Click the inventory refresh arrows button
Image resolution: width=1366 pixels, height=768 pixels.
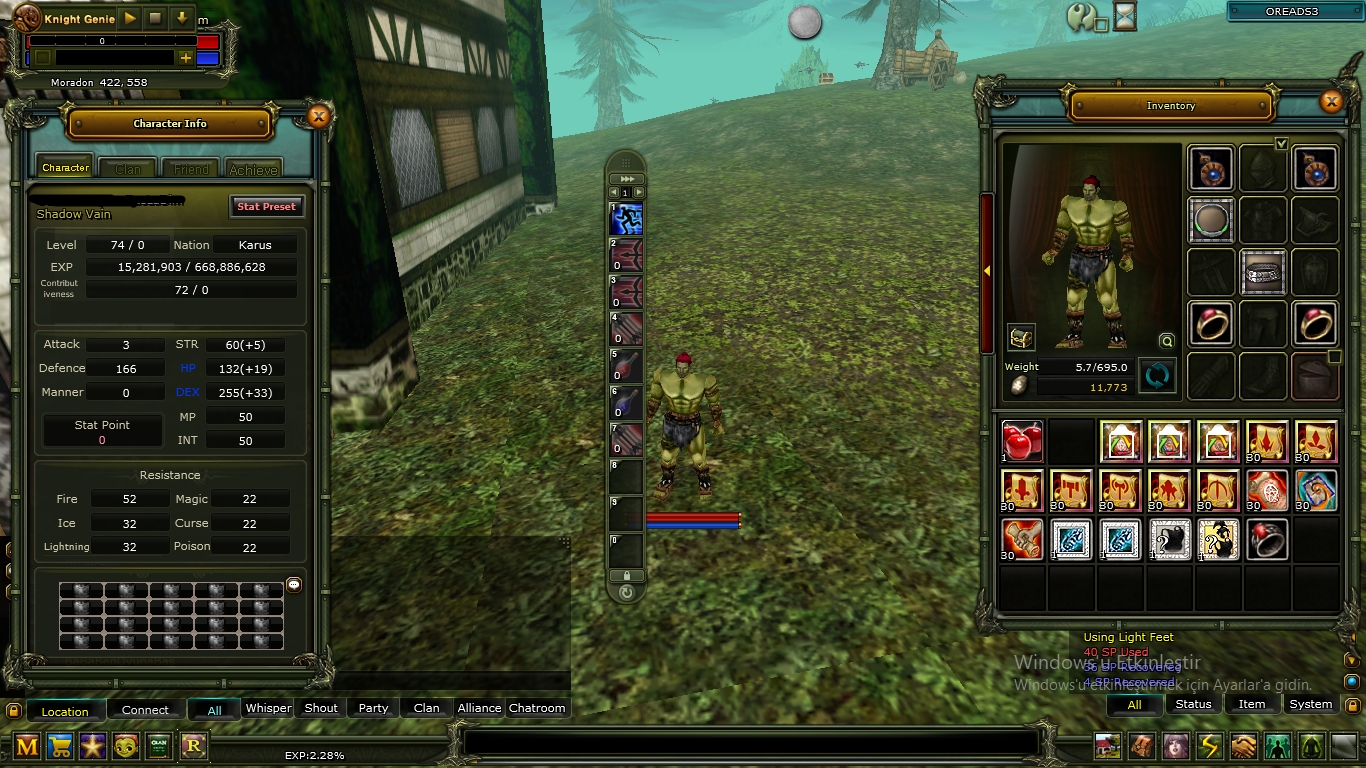click(x=1157, y=376)
